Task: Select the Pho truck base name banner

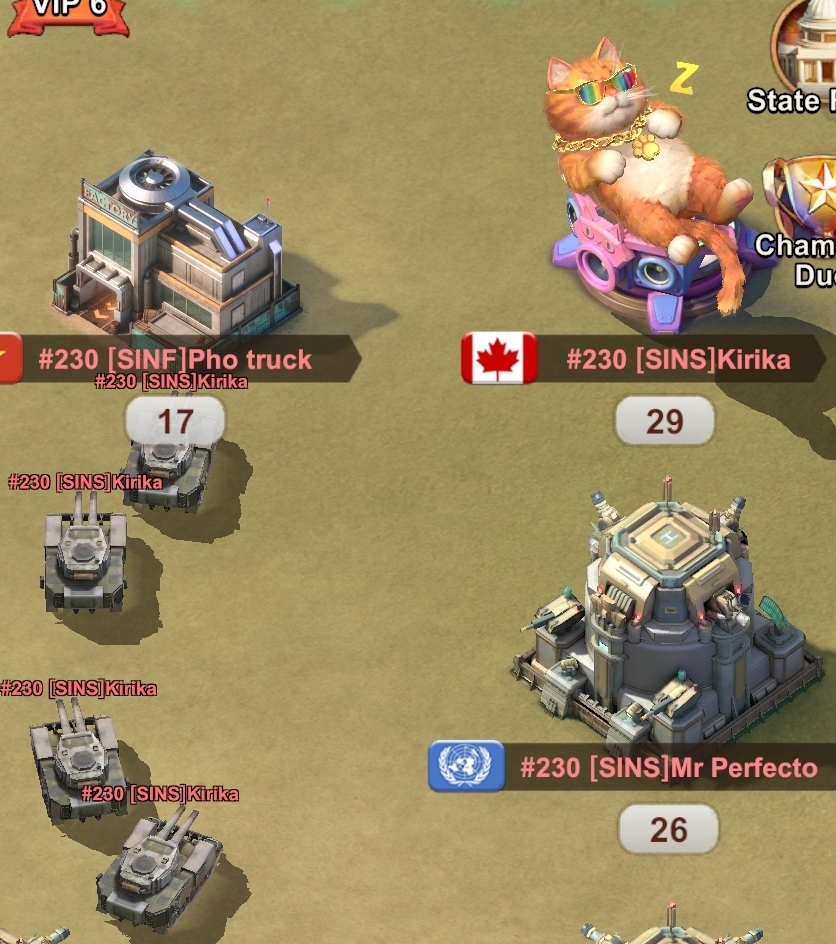Action: tap(175, 360)
